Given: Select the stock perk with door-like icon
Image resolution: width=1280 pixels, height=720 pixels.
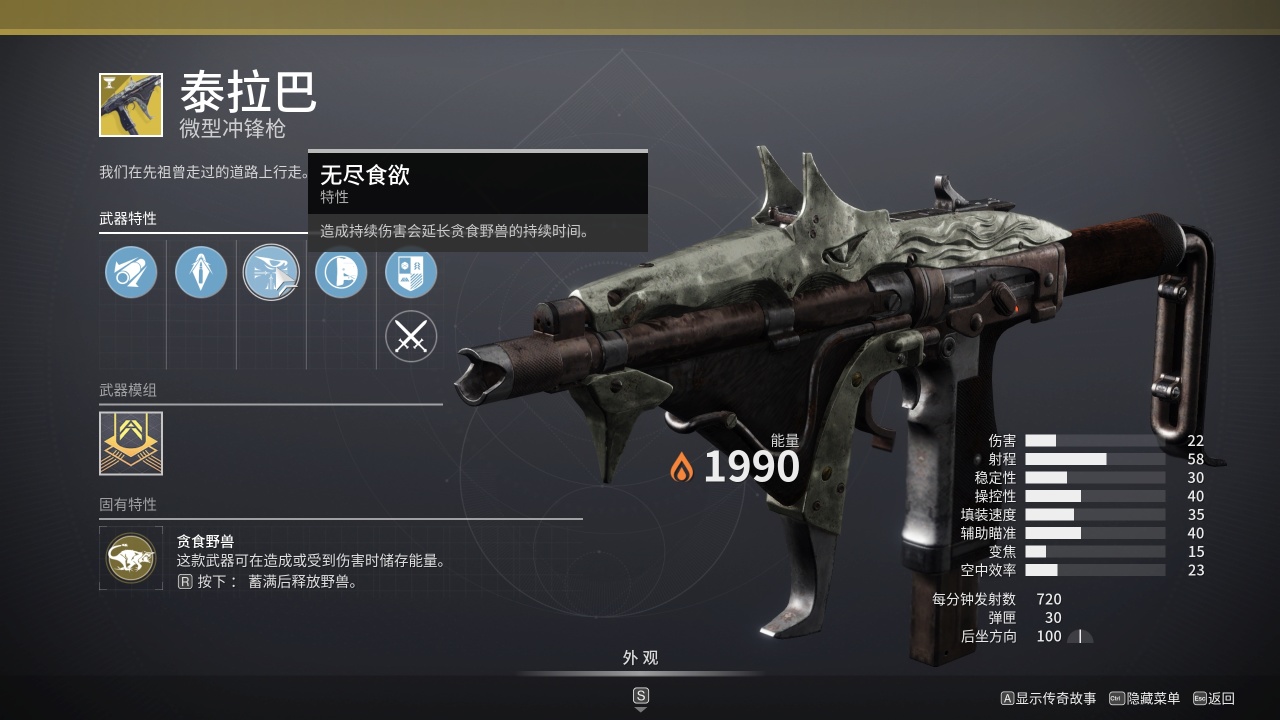Looking at the screenshot, I should (x=341, y=272).
